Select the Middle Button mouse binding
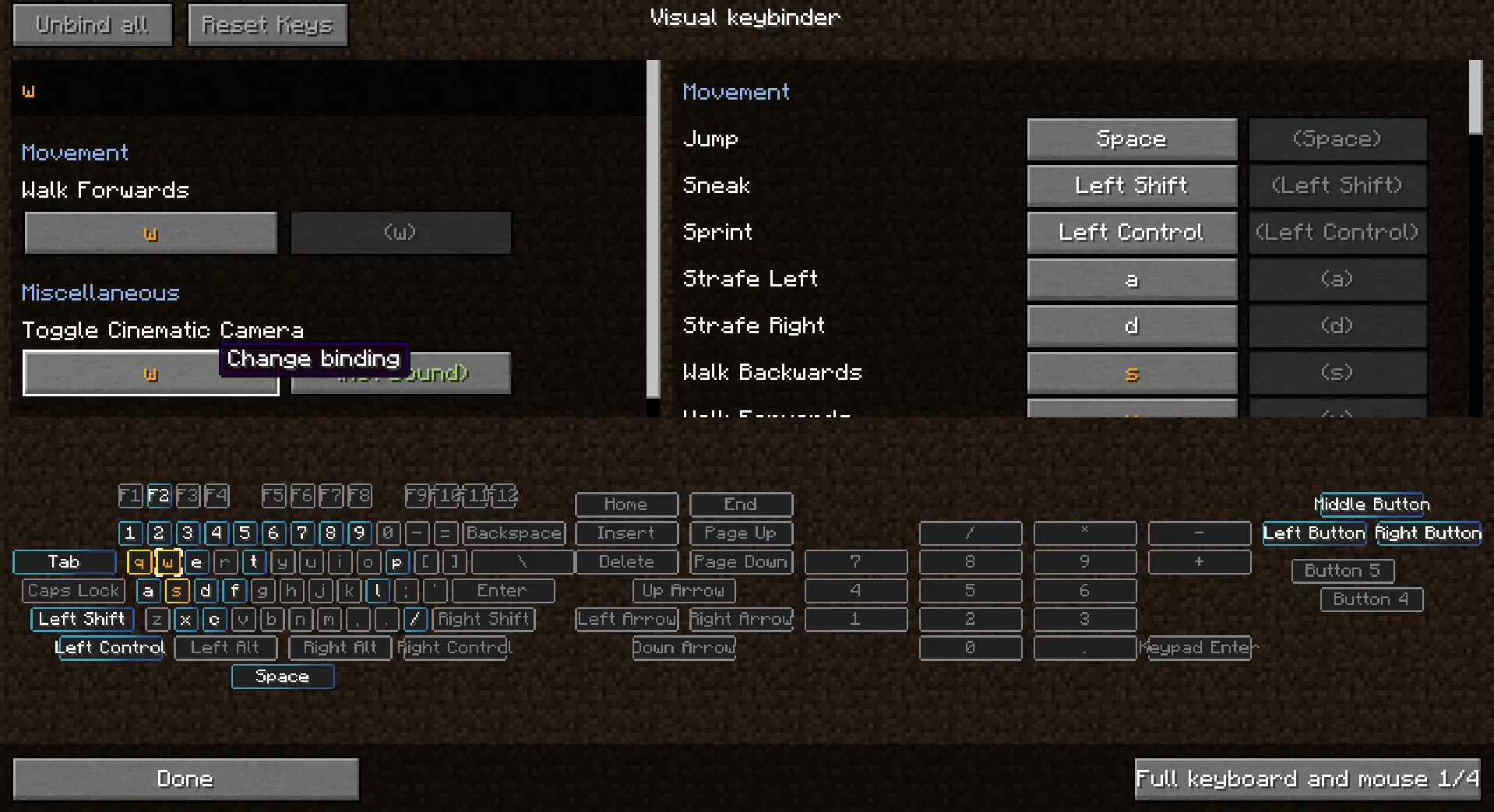Image resolution: width=1494 pixels, height=812 pixels. pyautogui.click(x=1372, y=504)
